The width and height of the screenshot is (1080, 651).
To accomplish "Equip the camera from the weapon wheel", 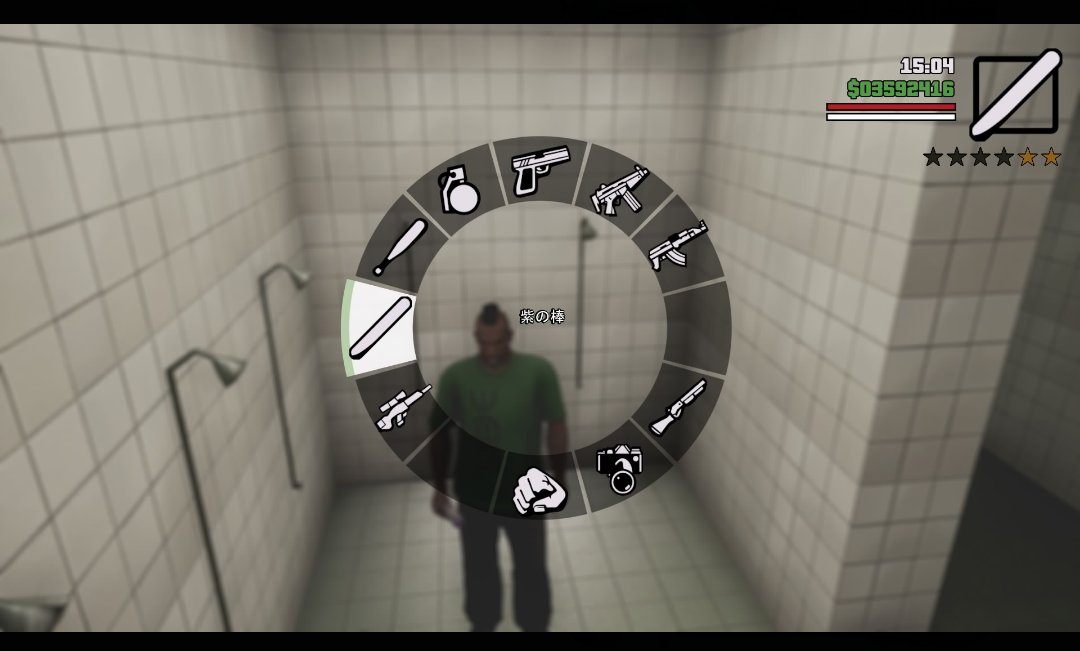I will (620, 467).
